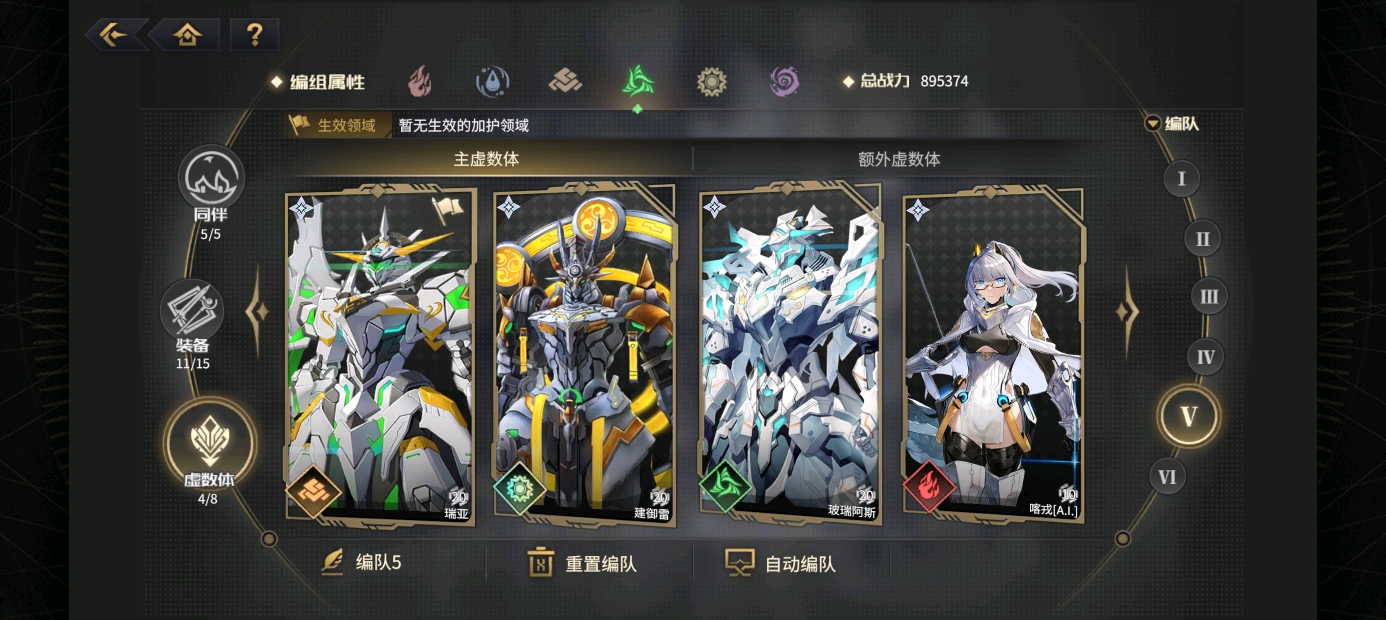Switch to 主虚数体 tab
The image size is (1386, 620).
(487, 159)
